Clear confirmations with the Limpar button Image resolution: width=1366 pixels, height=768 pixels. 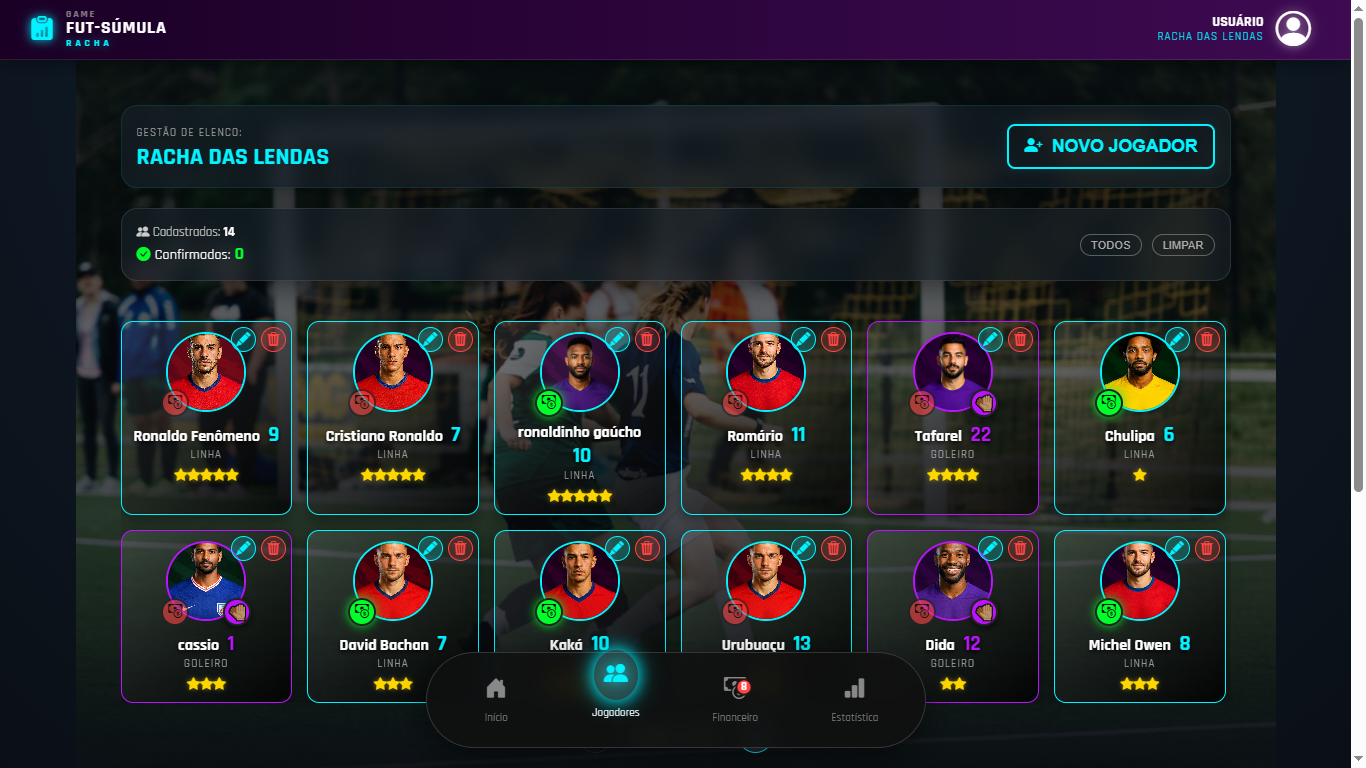tap(1183, 245)
